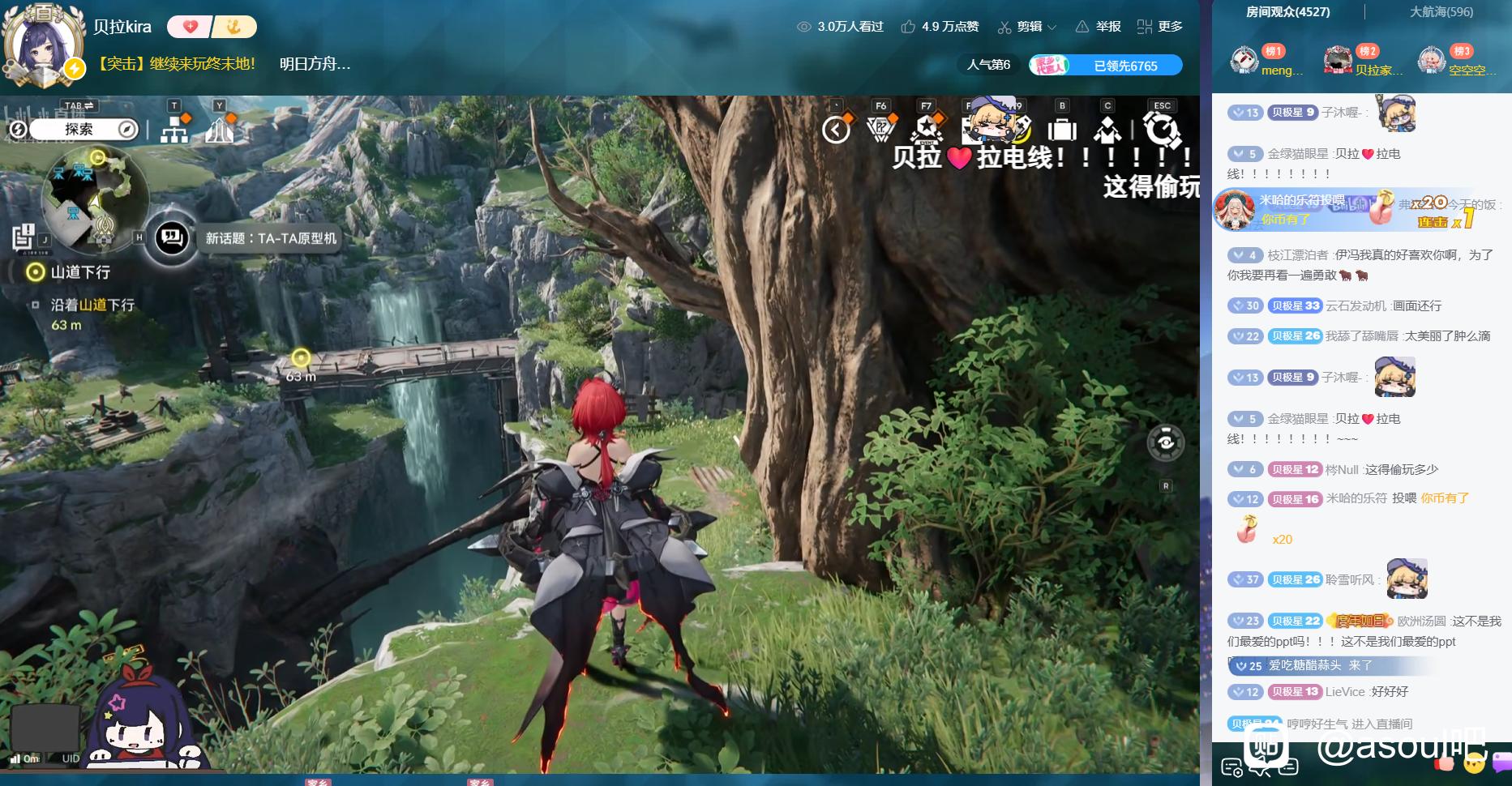Click the 4.9万点赞 like button
The image size is (1512, 786).
tap(940, 27)
